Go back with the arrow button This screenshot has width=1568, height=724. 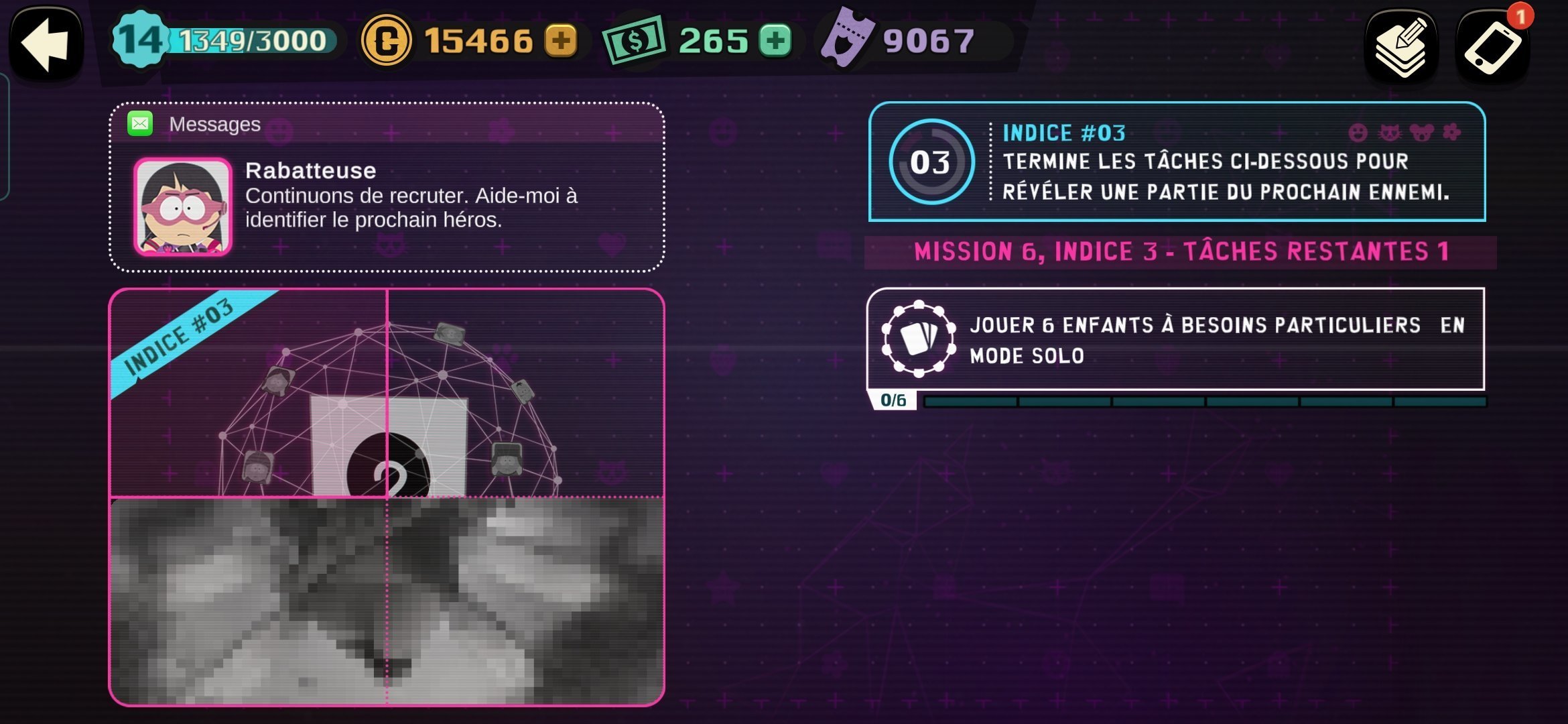pos(46,44)
